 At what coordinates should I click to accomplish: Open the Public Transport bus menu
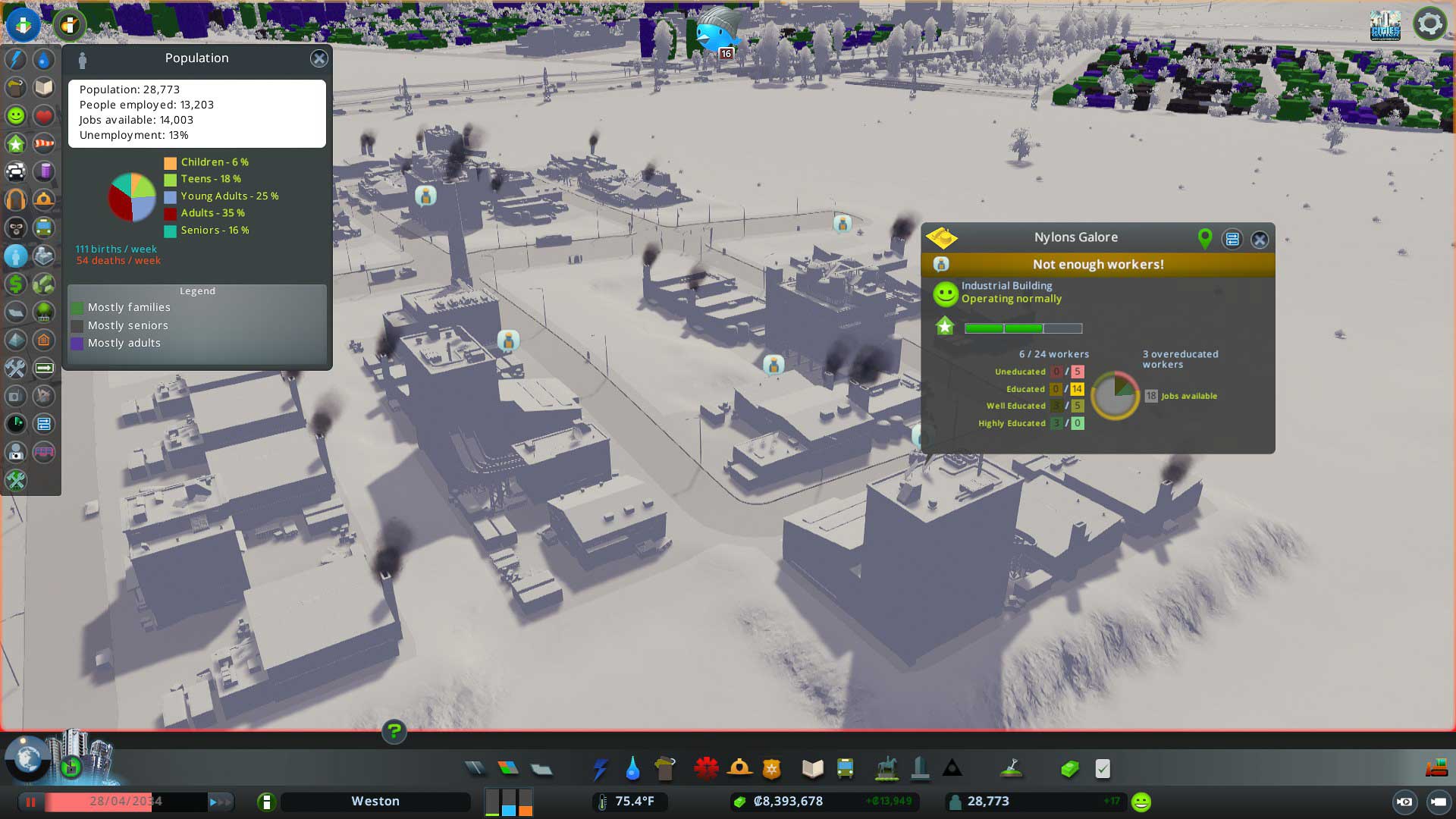click(x=845, y=769)
